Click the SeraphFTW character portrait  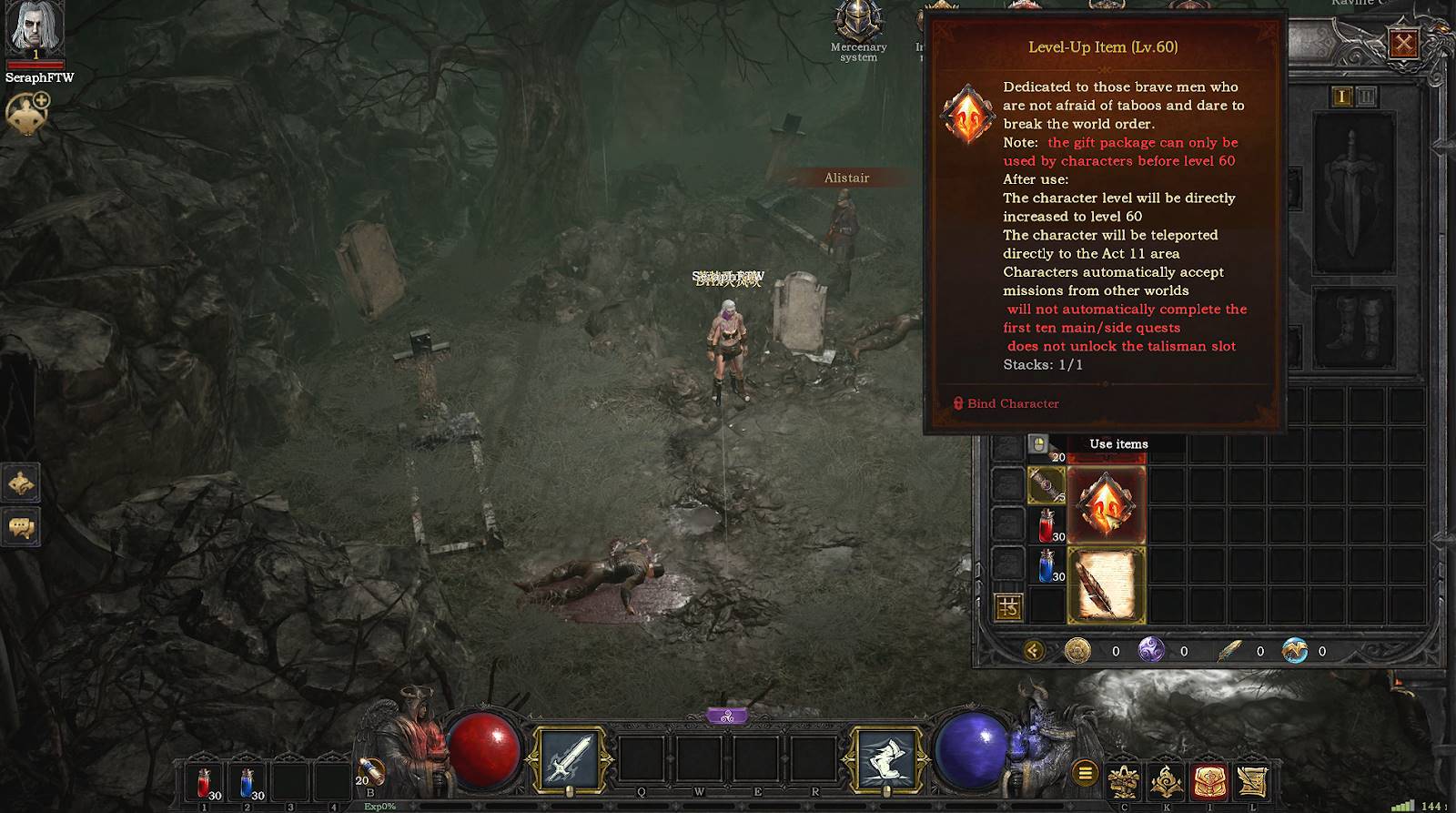pos(35,29)
